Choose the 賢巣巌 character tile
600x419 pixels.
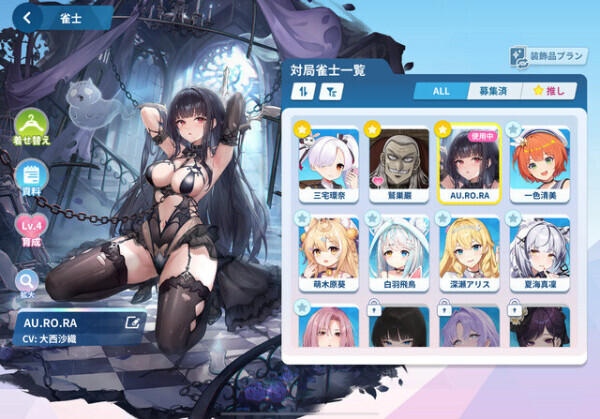click(x=399, y=164)
